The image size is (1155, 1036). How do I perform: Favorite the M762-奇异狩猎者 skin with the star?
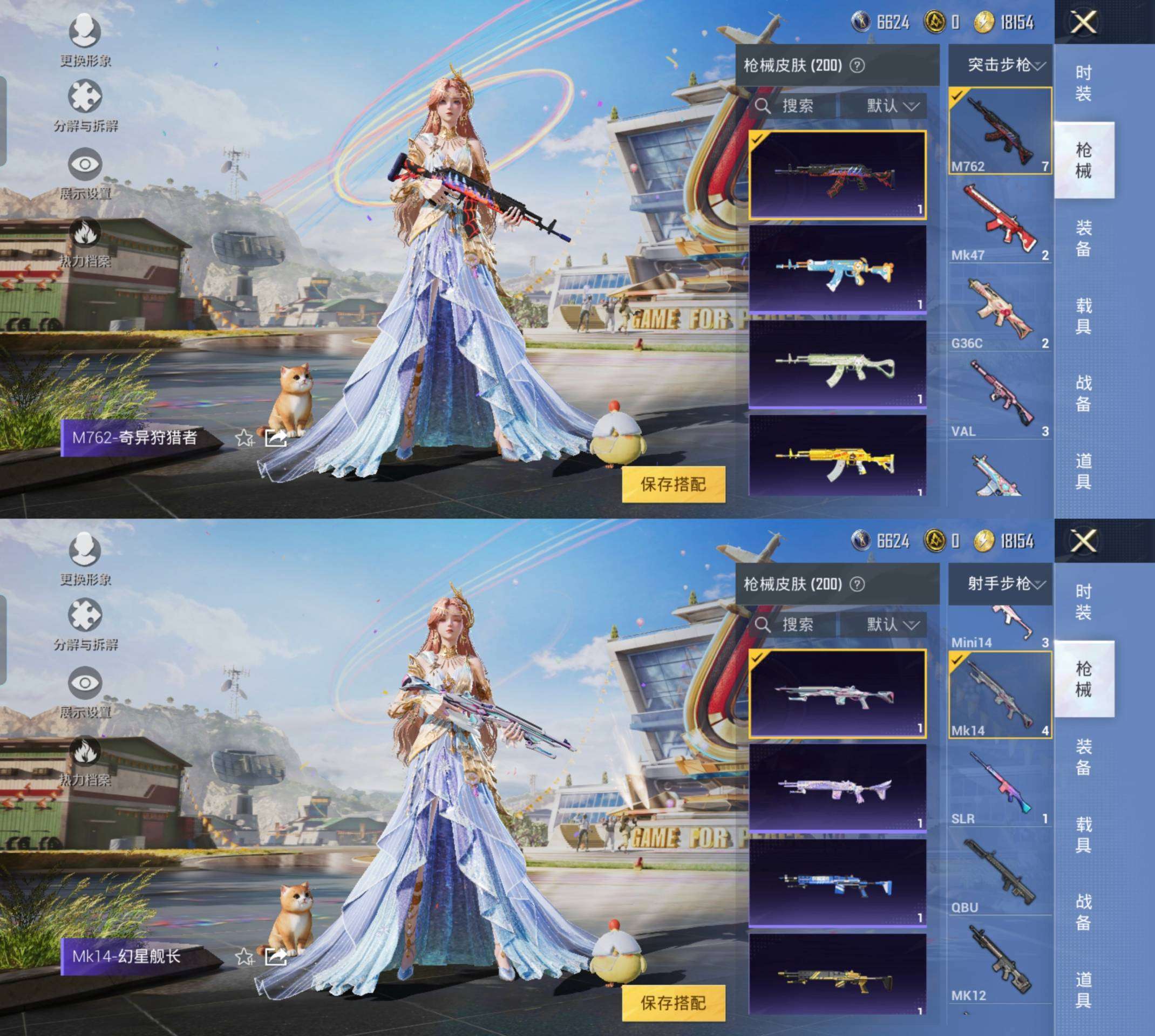245,438
